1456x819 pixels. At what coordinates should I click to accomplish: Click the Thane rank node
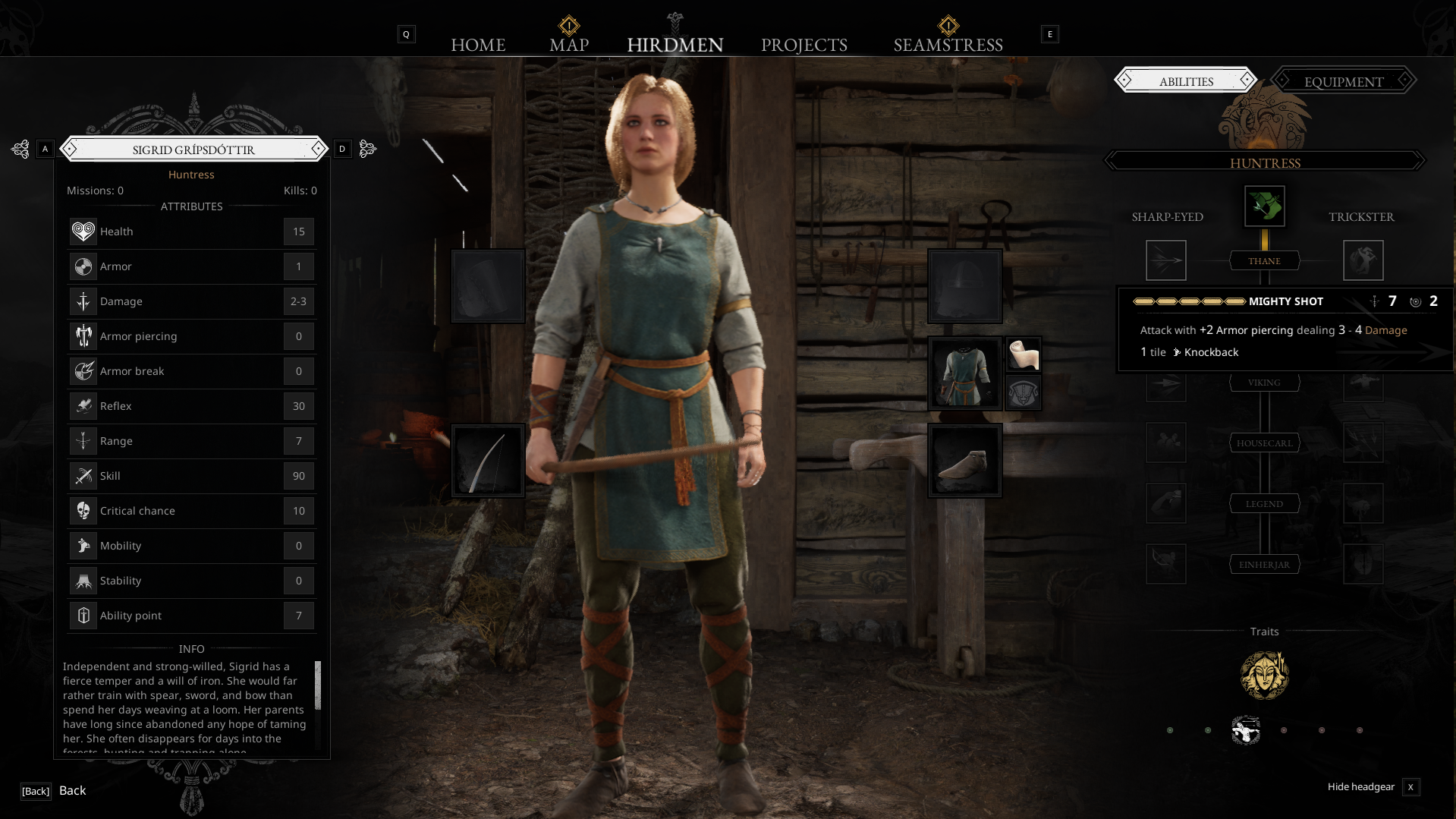point(1264,261)
